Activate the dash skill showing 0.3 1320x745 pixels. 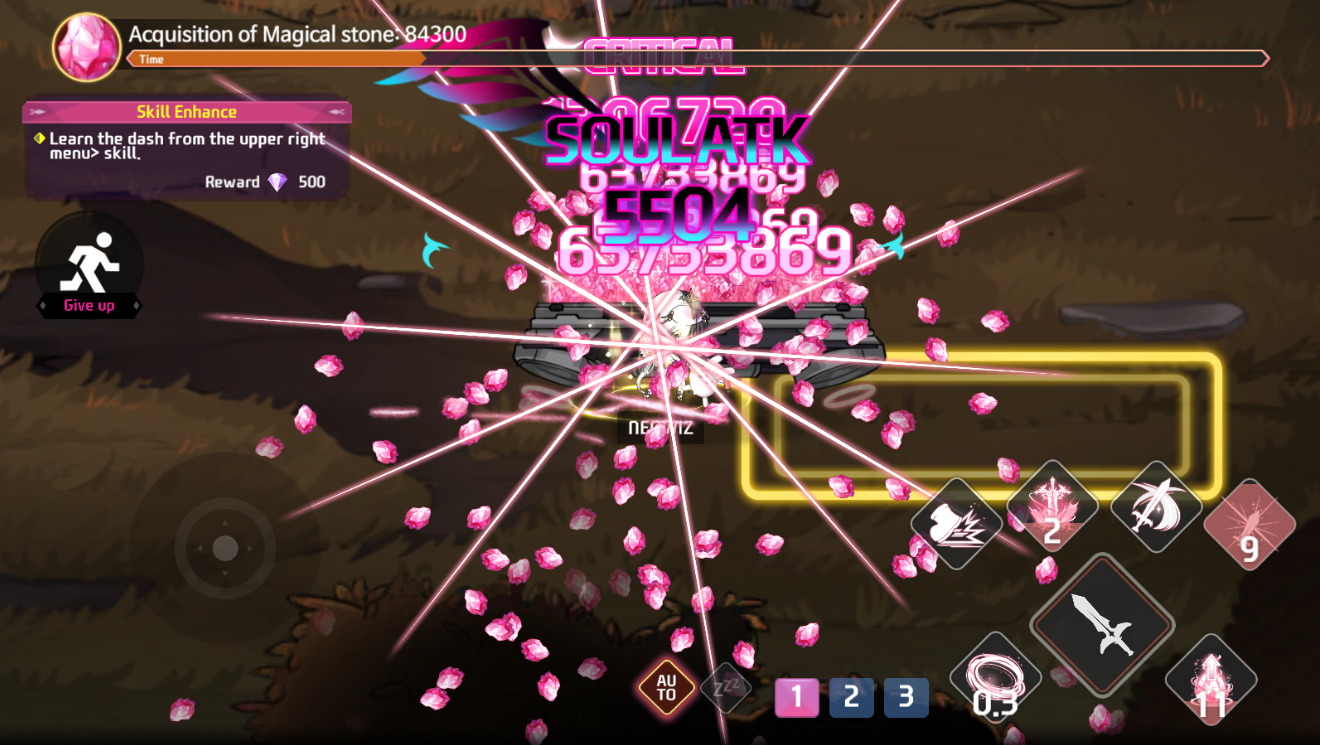point(995,675)
